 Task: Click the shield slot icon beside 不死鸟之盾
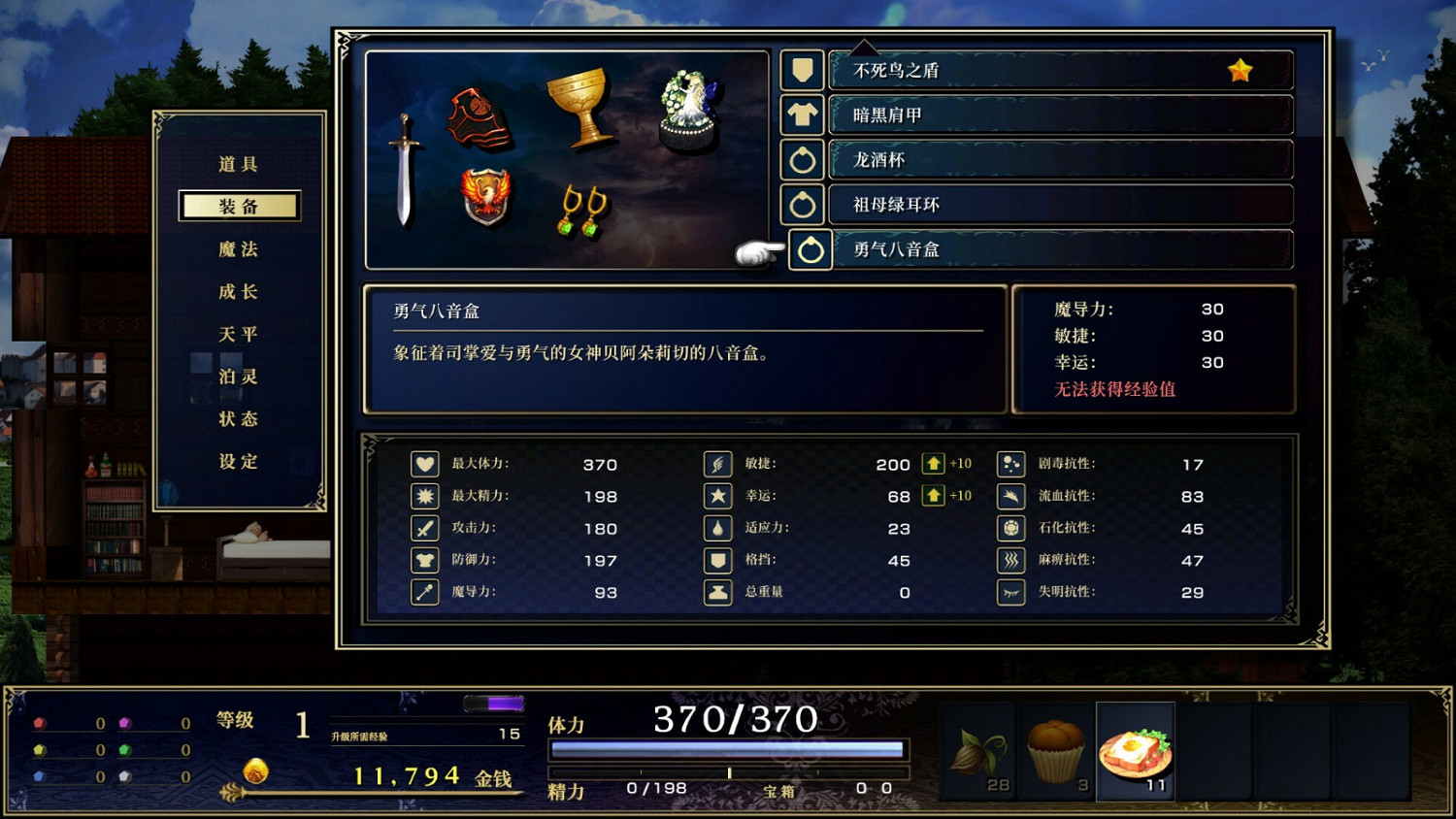point(803,69)
